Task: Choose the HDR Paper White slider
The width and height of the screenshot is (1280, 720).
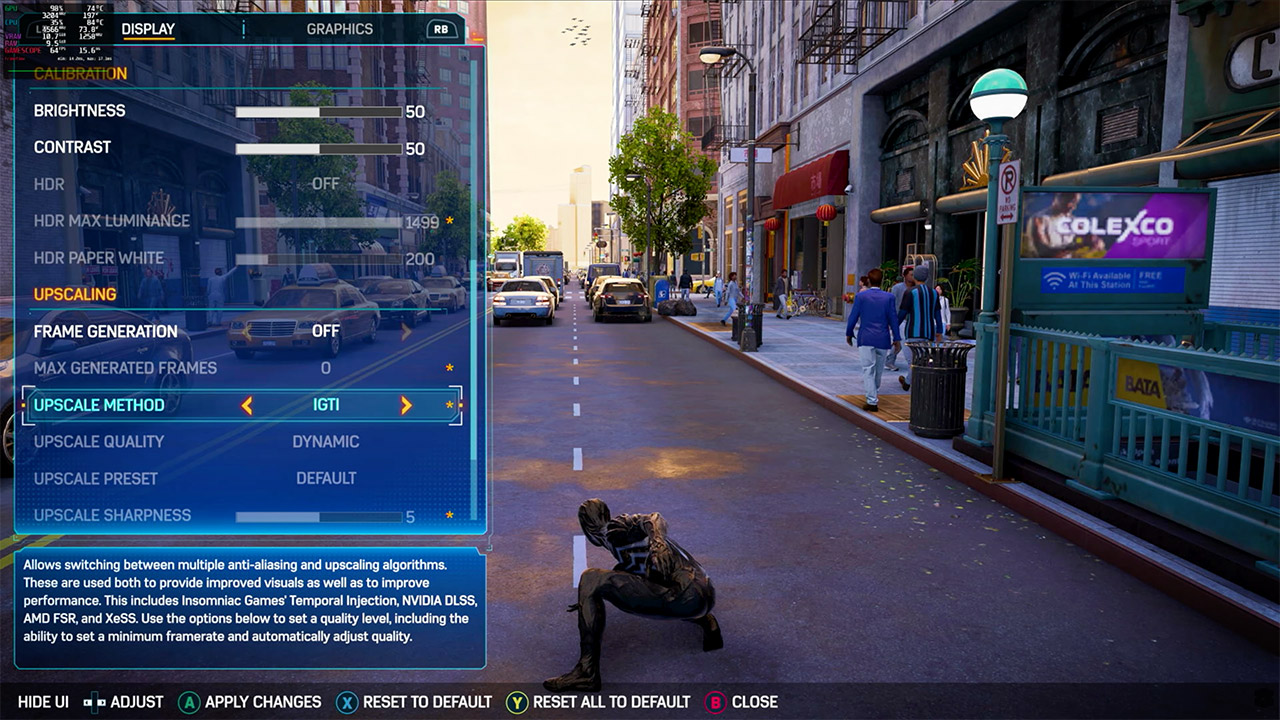Action: click(x=318, y=259)
